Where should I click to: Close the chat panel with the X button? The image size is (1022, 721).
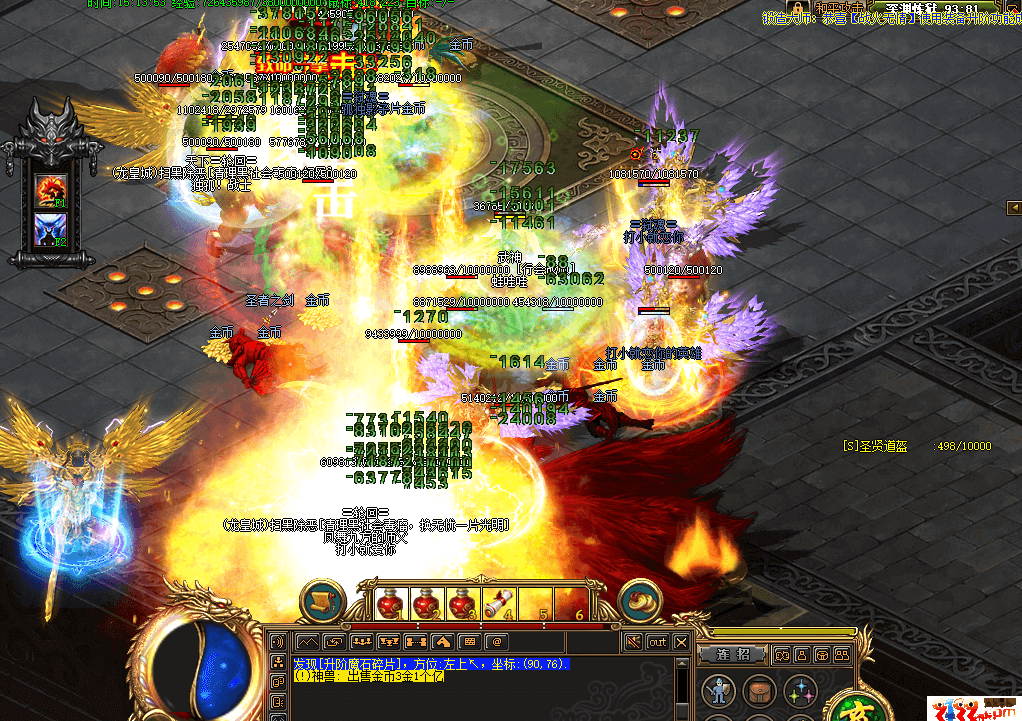tap(682, 641)
